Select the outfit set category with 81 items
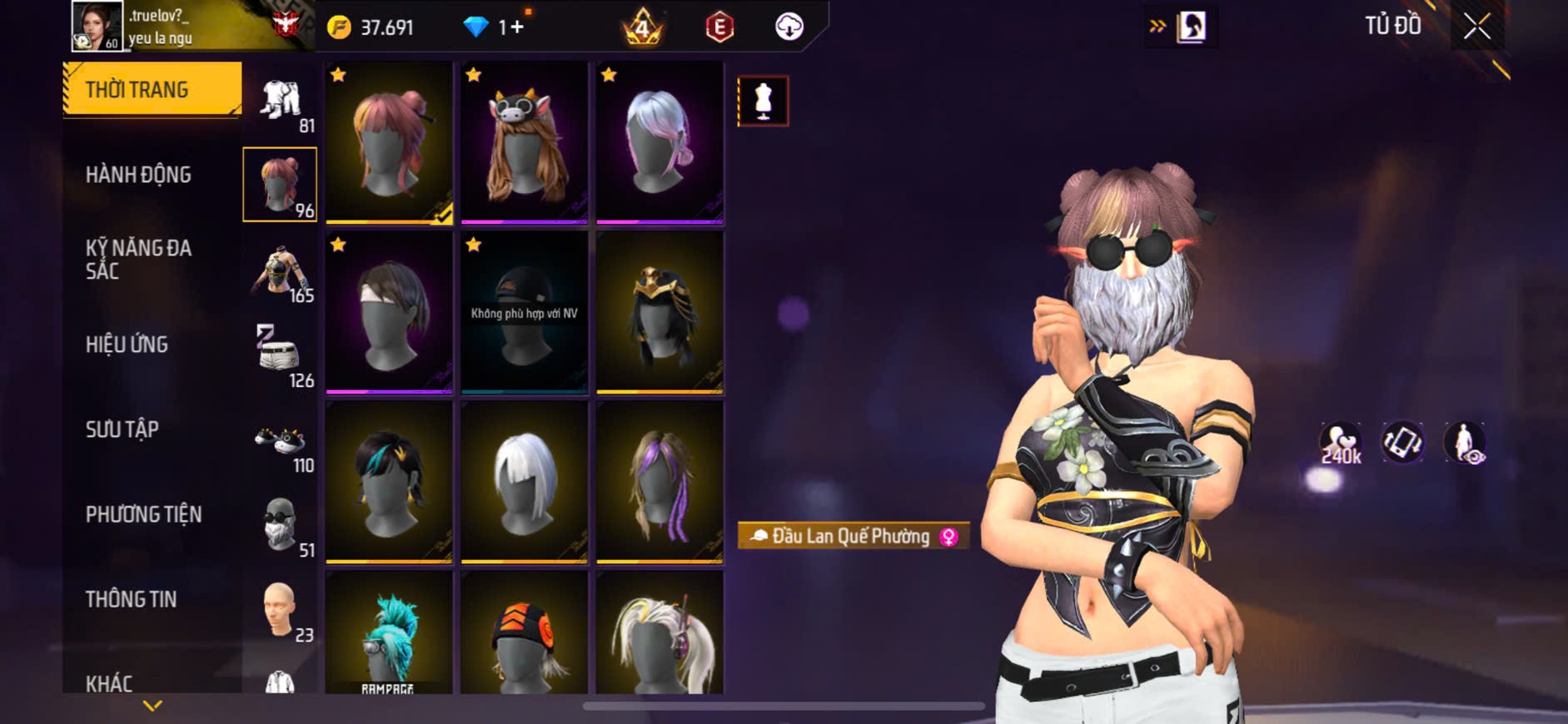The width and height of the screenshot is (1568, 724). tap(281, 104)
